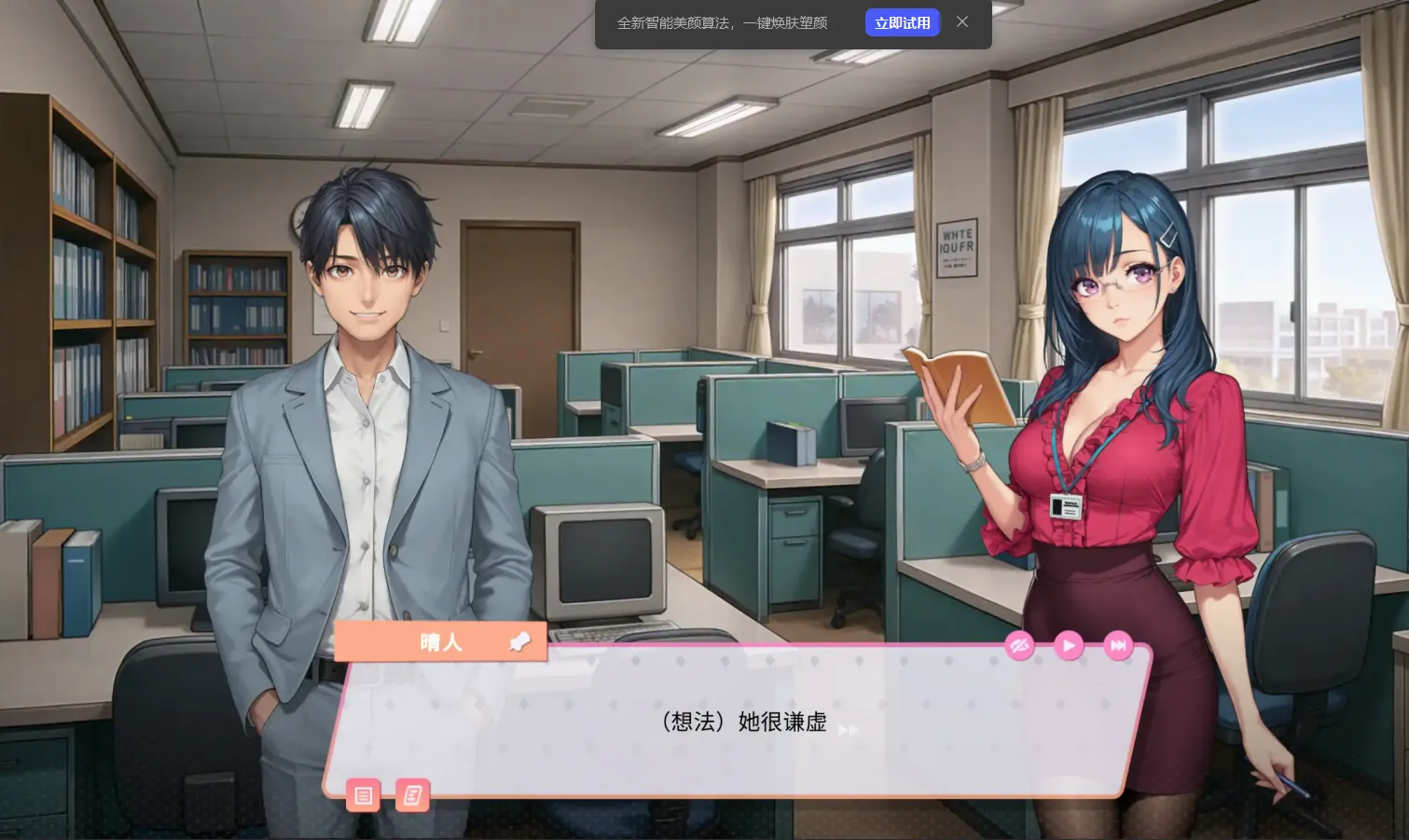Click the pin icon on the name banner
This screenshot has width=1409, height=840.
click(519, 640)
